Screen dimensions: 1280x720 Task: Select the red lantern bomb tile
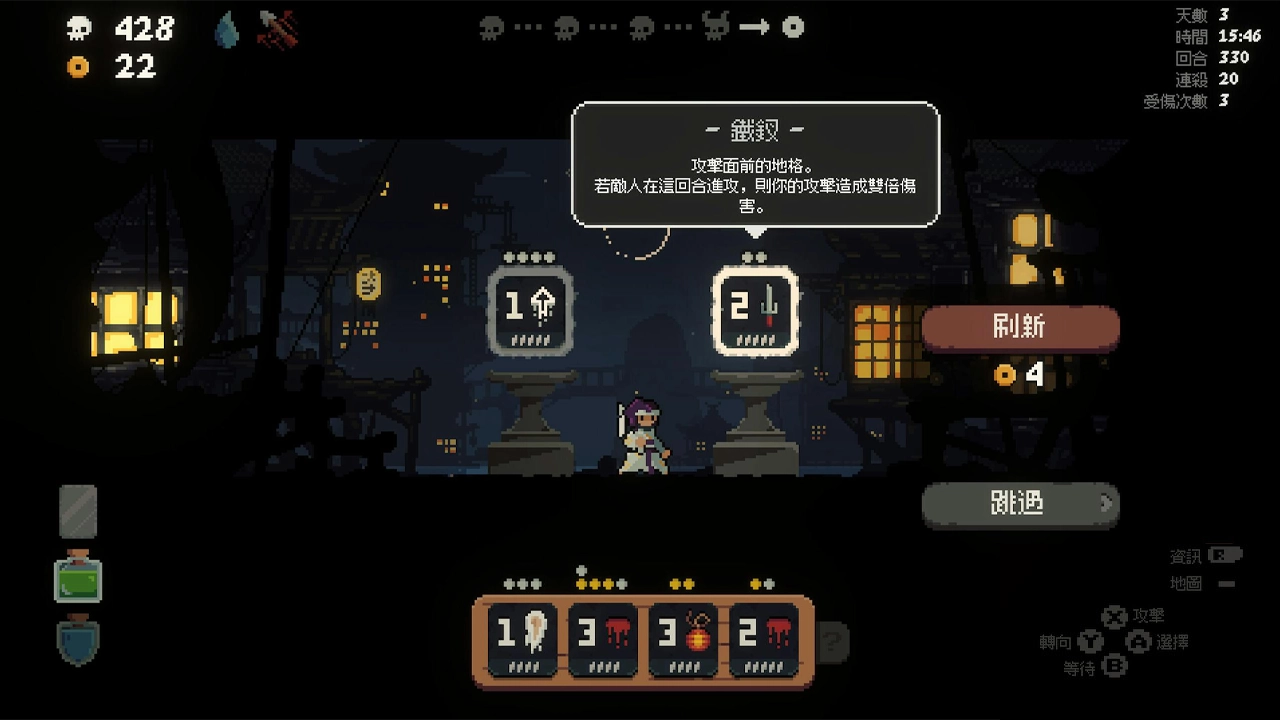tap(685, 637)
